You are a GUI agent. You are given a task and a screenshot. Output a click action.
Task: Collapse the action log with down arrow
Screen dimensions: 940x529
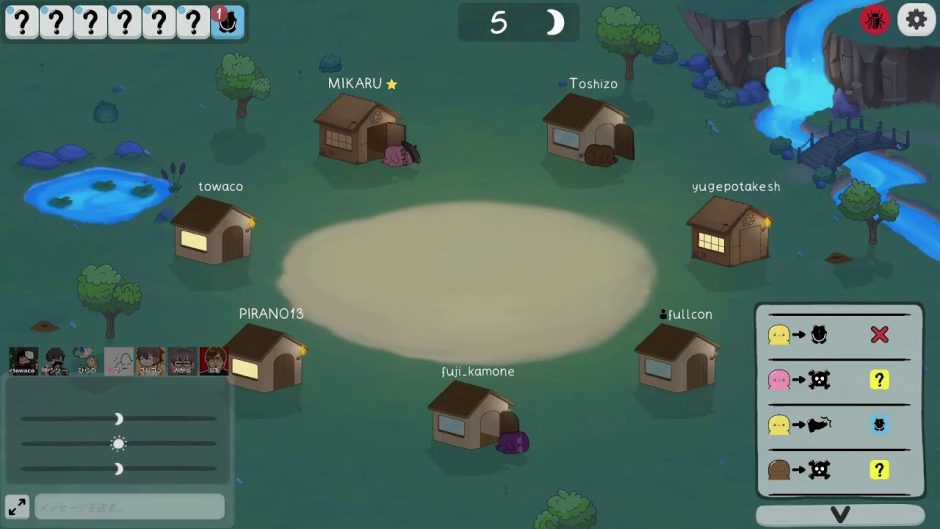point(839,515)
